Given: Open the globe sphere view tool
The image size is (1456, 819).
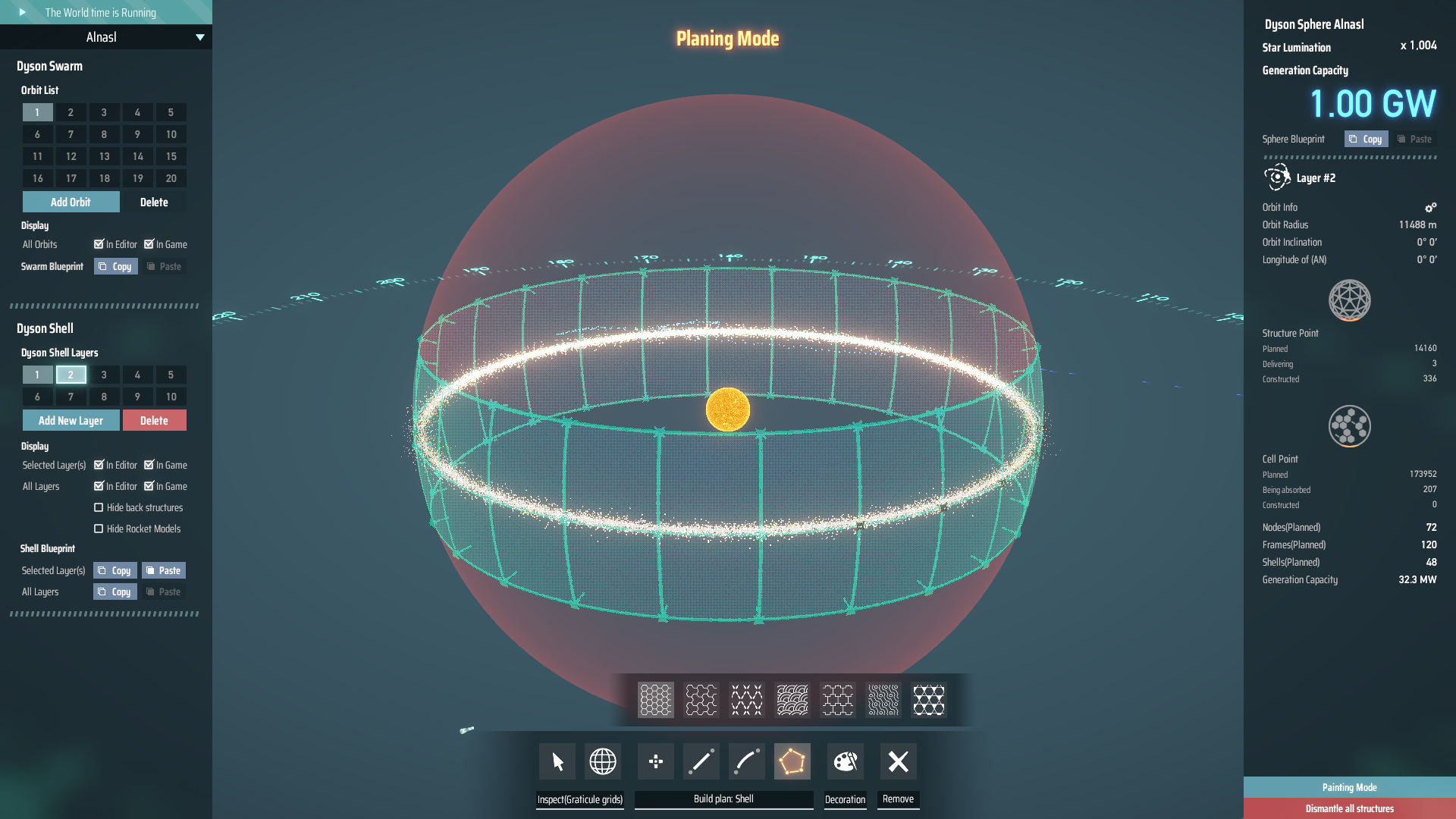Looking at the screenshot, I should coord(602,761).
